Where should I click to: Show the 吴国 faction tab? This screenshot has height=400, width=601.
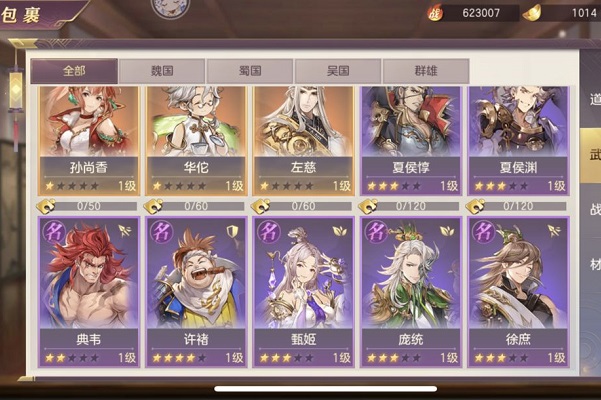(x=337, y=71)
